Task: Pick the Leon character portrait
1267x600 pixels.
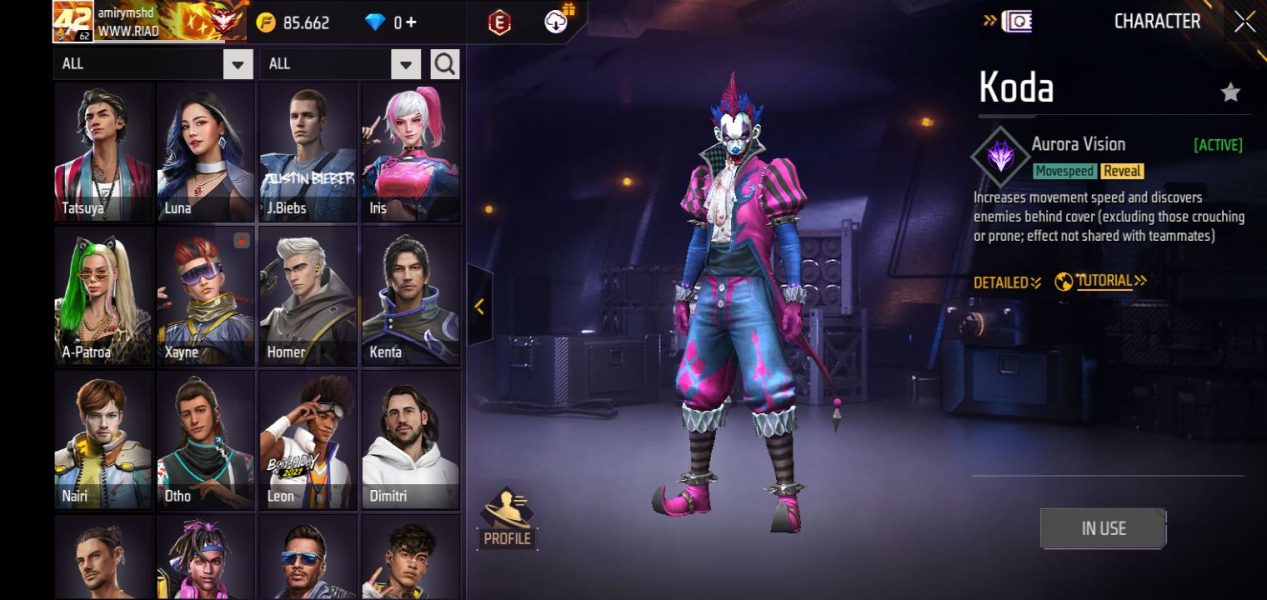Action: [x=308, y=440]
